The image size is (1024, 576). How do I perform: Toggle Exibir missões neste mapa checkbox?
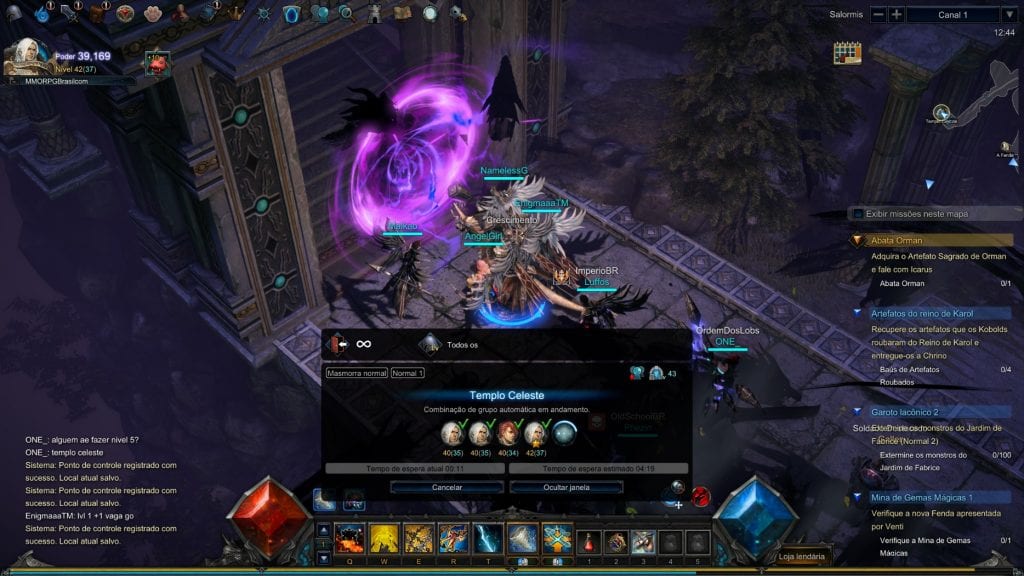click(x=858, y=213)
